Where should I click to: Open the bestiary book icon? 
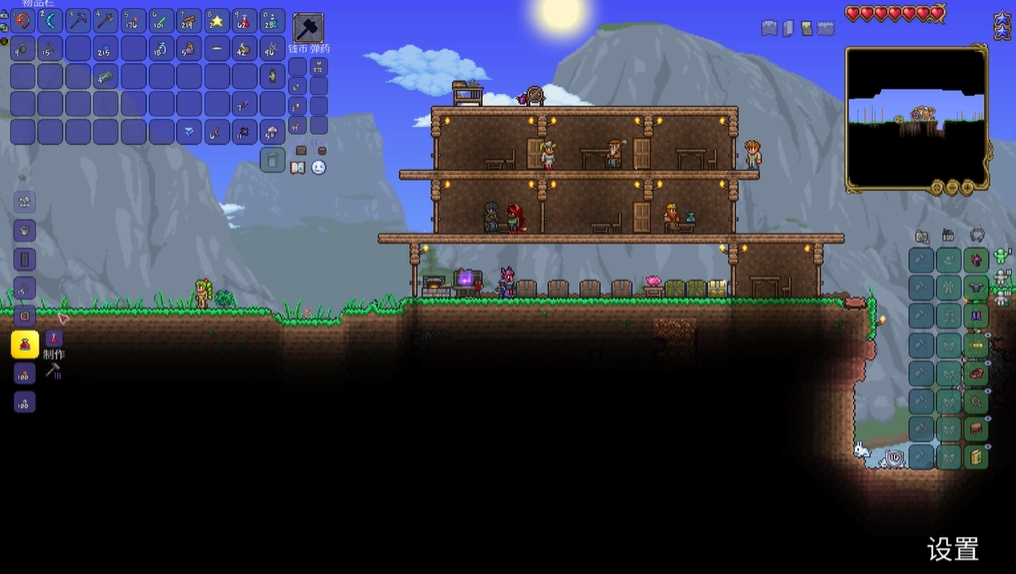coord(298,168)
